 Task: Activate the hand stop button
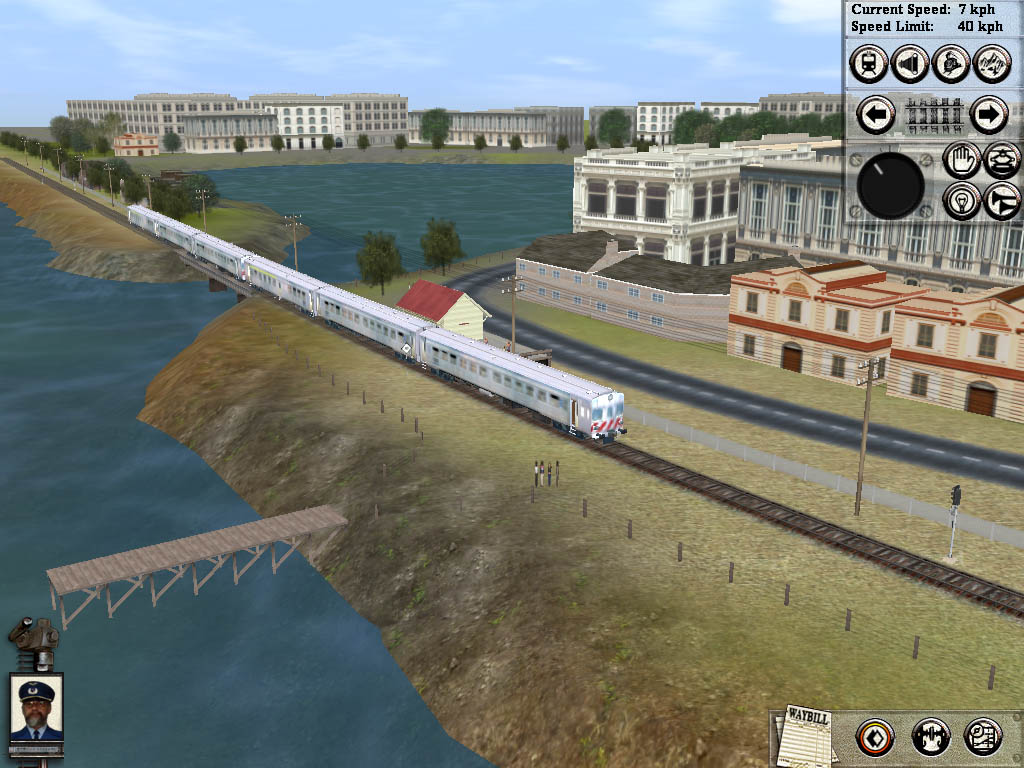click(x=961, y=160)
